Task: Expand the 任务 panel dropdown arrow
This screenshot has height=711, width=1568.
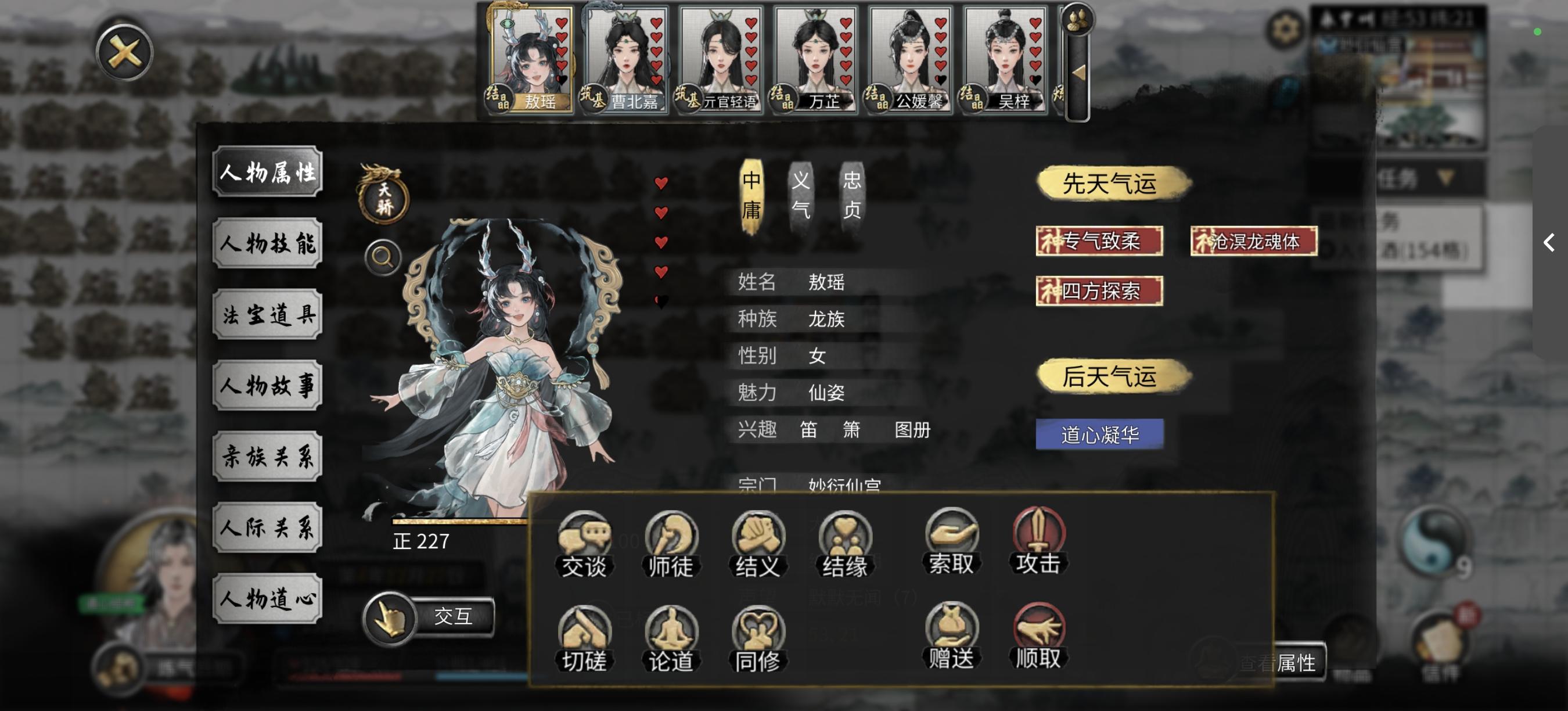Action: (x=1446, y=177)
